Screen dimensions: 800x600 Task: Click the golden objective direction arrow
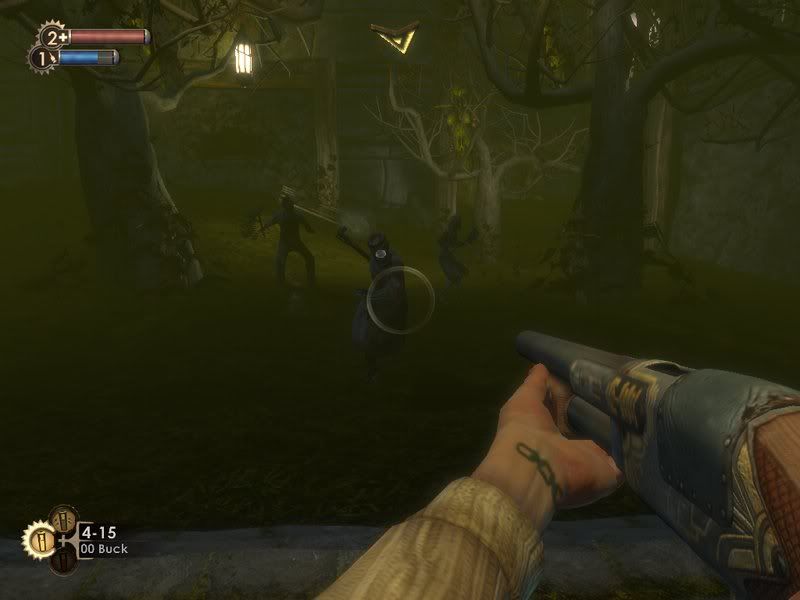click(392, 38)
